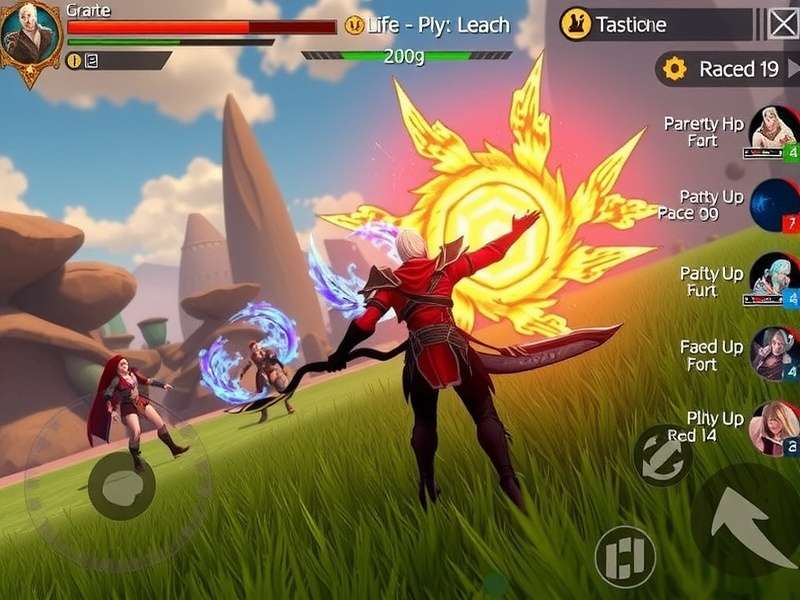This screenshot has width=800, height=600.
Task: Choose the Plhy Up Red 14 party member
Action: coord(774,428)
